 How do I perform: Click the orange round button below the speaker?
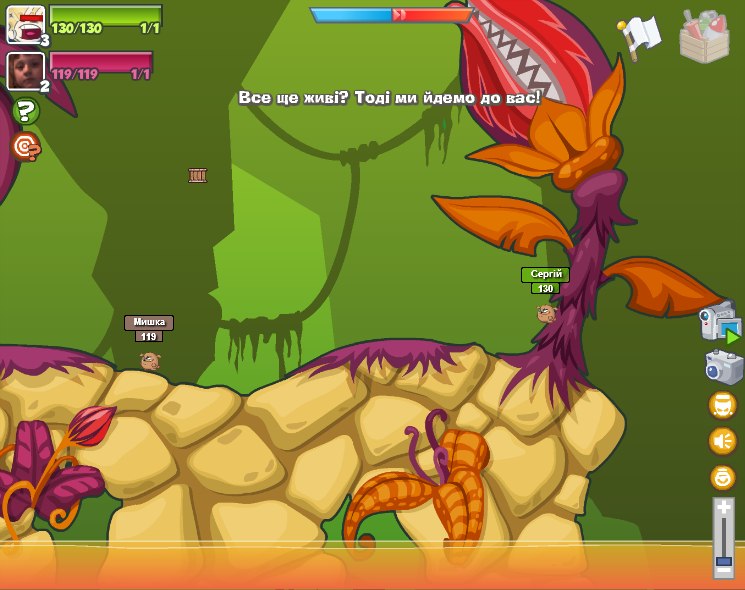coord(722,477)
